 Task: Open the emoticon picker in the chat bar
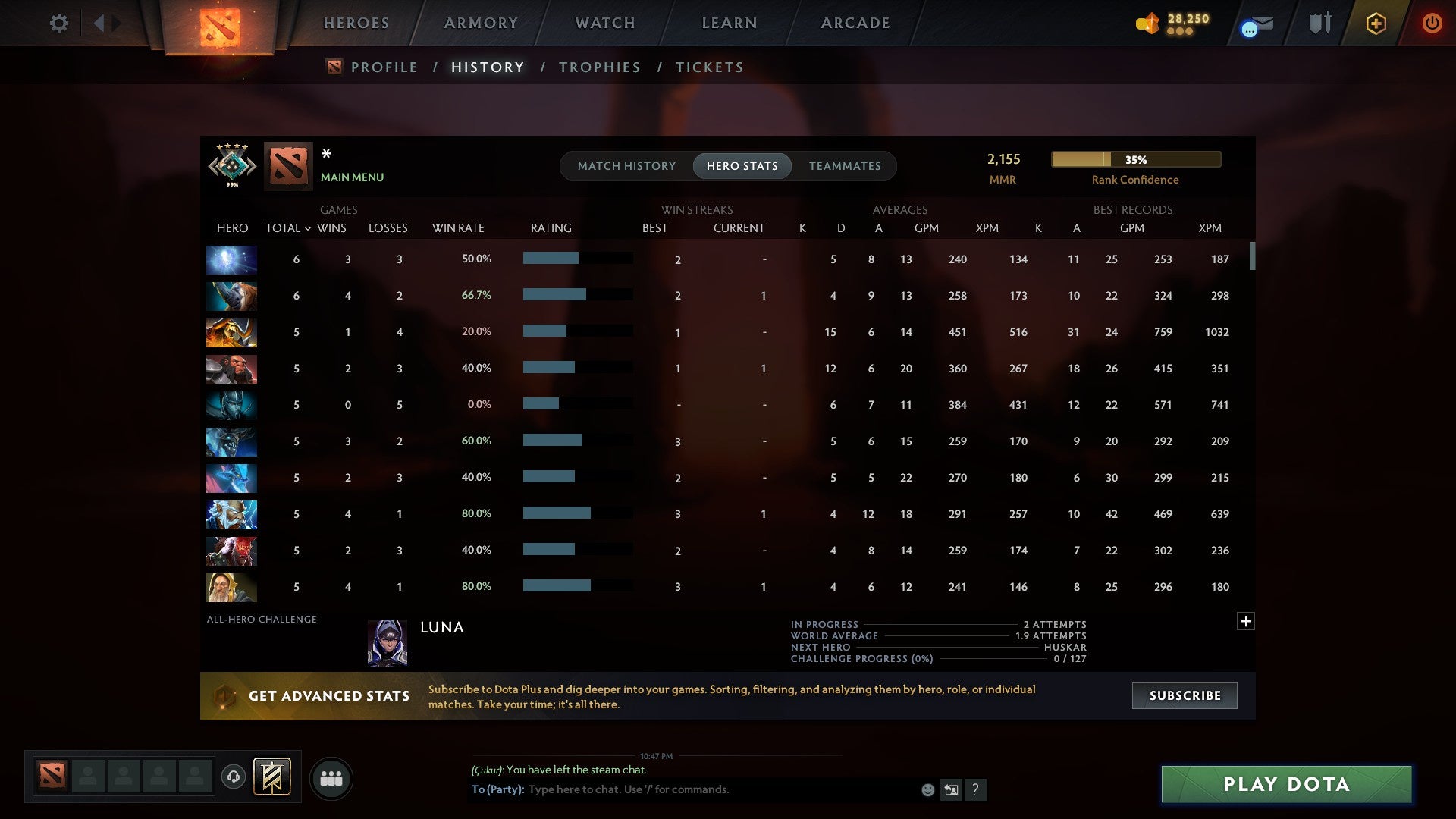click(927, 789)
